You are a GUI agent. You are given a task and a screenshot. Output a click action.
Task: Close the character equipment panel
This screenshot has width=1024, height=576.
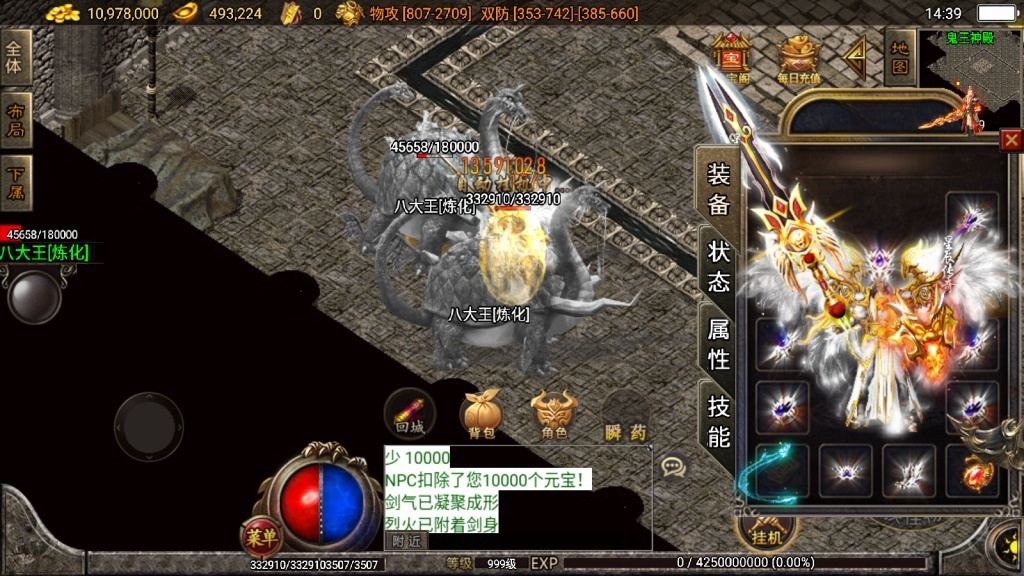(x=1011, y=140)
